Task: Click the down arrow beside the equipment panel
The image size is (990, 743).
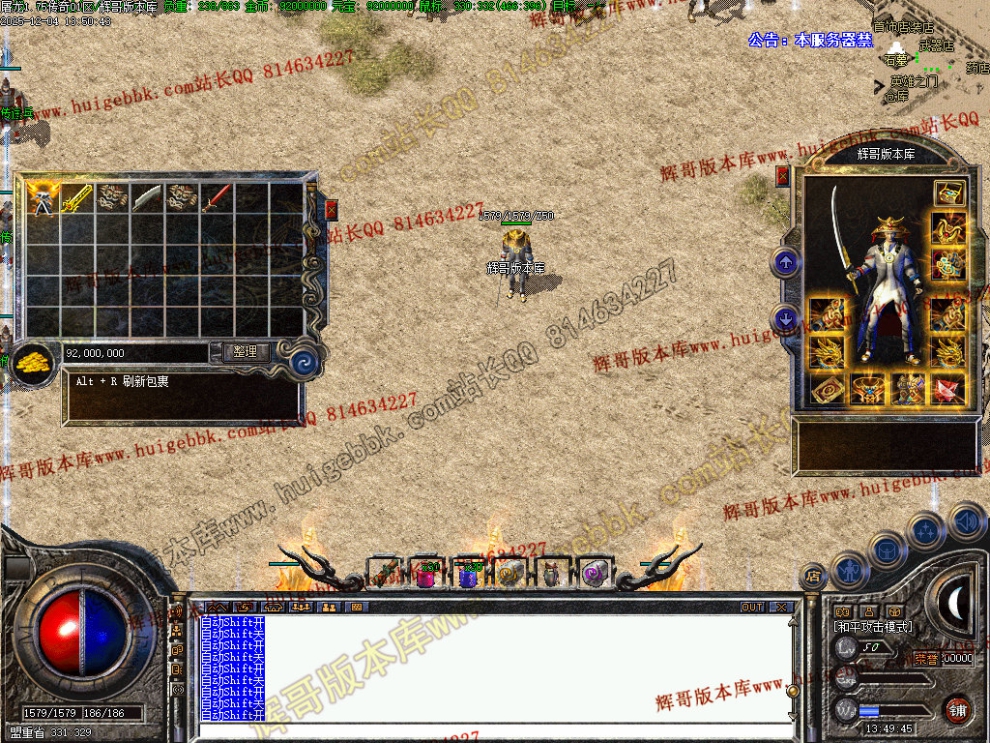Action: [786, 320]
